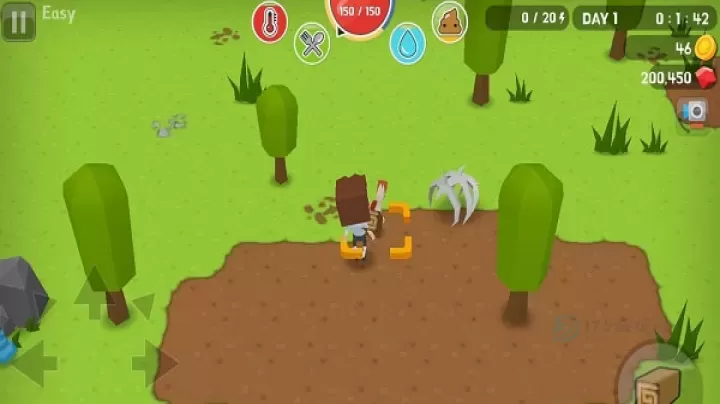This screenshot has width=720, height=404.
Task: Open the wooden crate build button
Action: (x=657, y=383)
